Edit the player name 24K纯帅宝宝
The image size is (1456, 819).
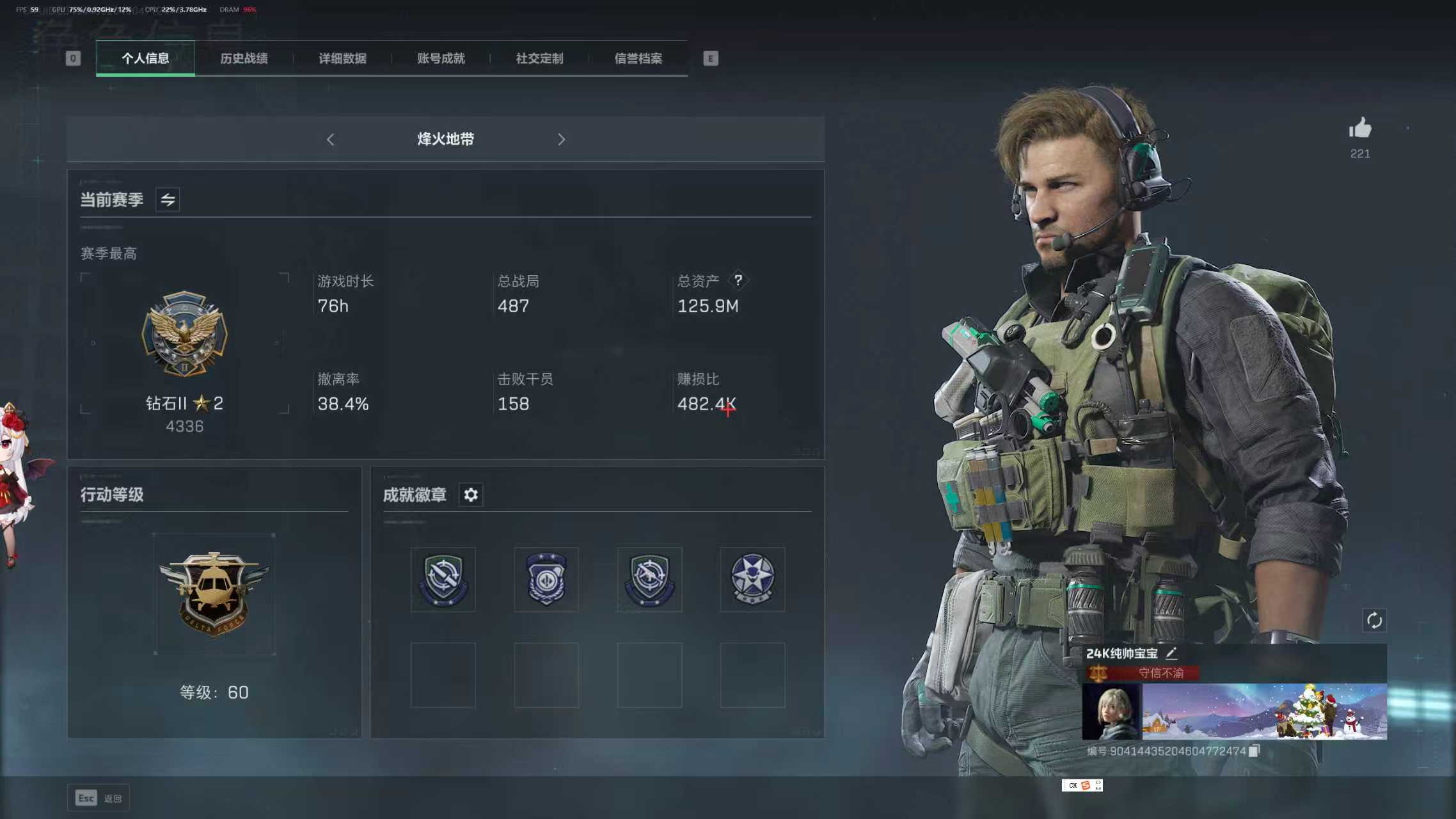[1171, 653]
